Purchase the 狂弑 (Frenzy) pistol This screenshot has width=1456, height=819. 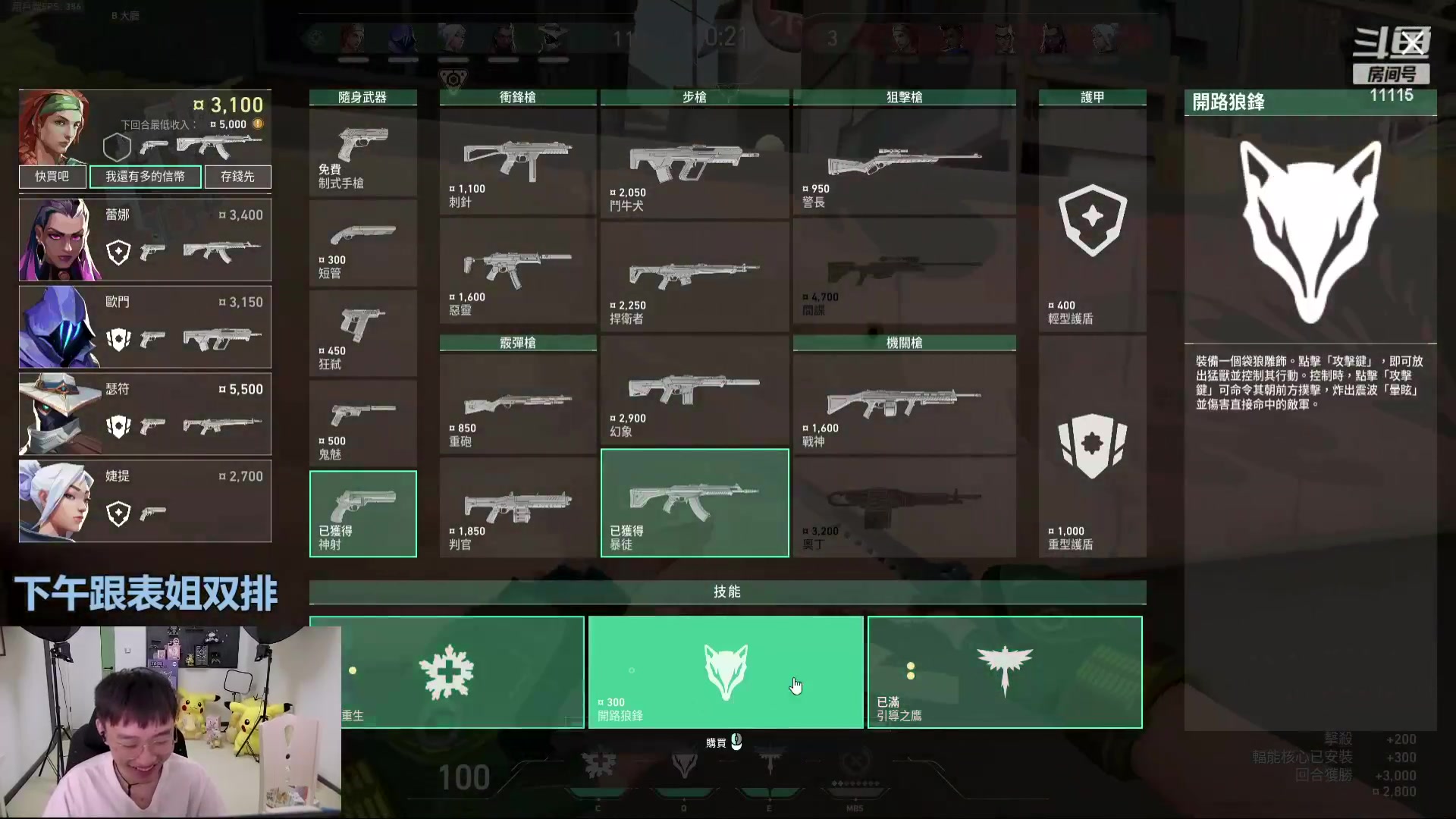pyautogui.click(x=362, y=334)
